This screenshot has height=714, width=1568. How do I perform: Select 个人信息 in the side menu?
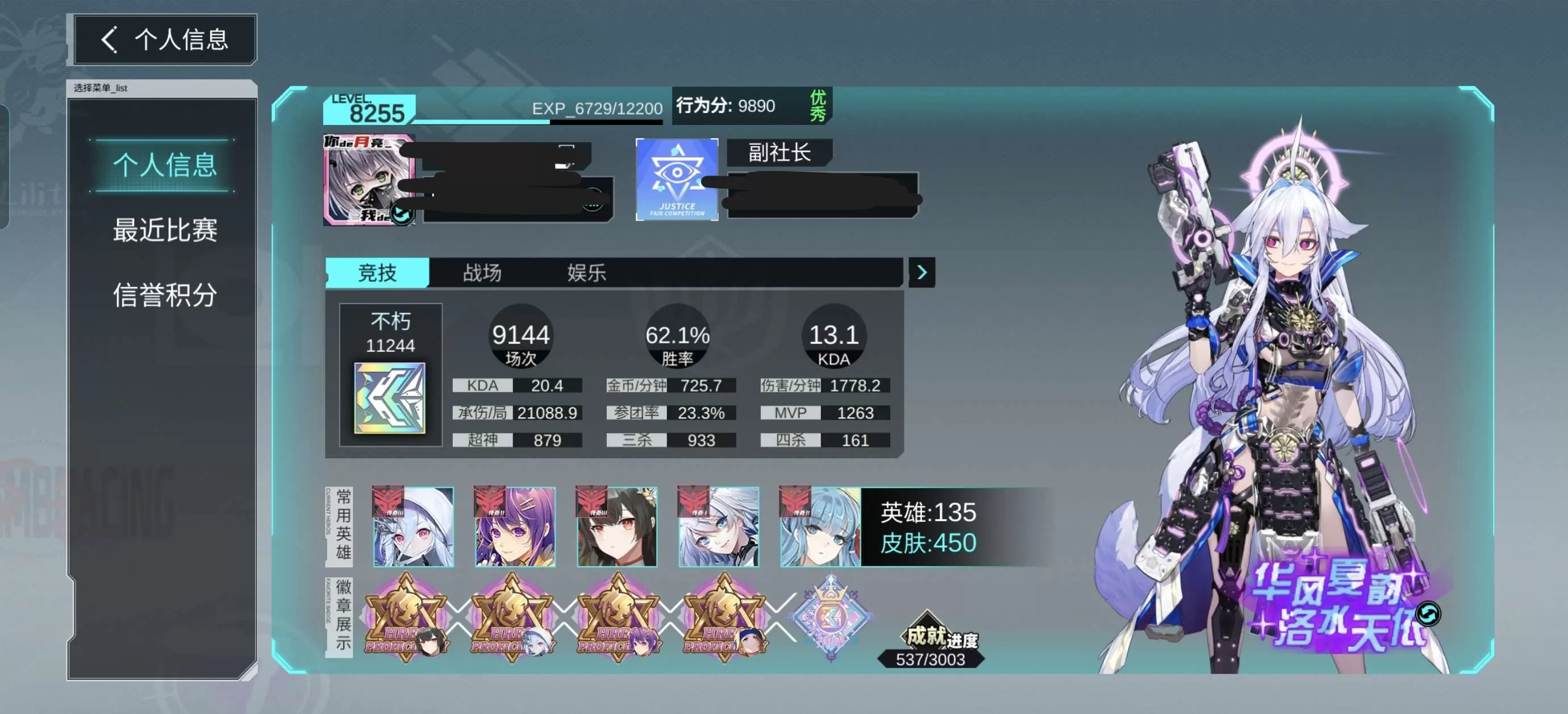(x=164, y=165)
